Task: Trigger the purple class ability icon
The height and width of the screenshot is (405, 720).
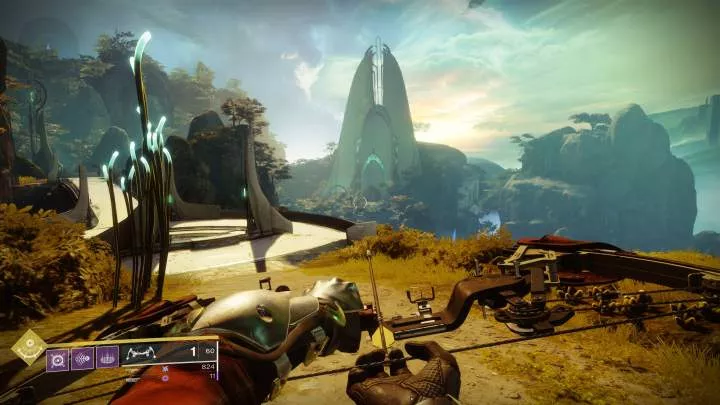Action: click(x=107, y=358)
